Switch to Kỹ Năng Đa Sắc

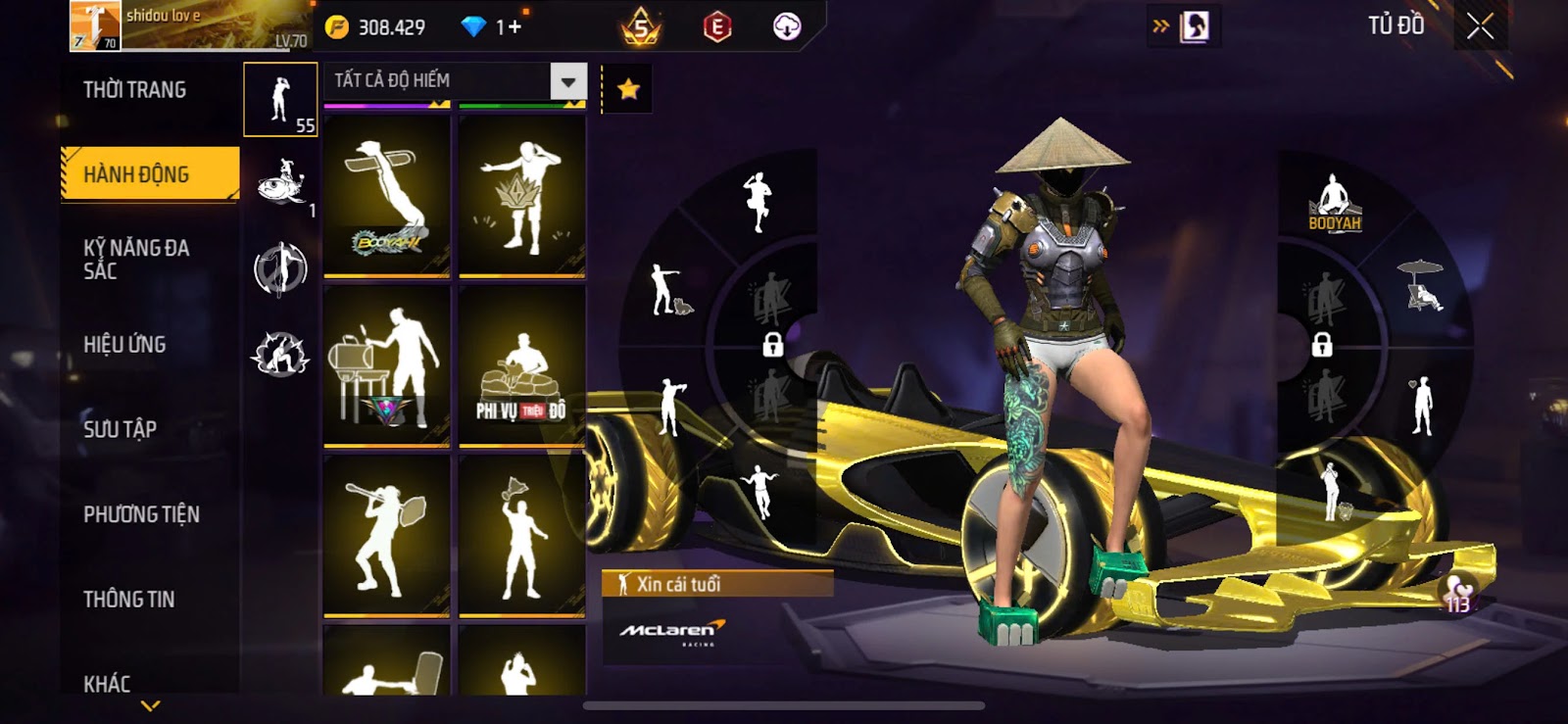point(136,260)
